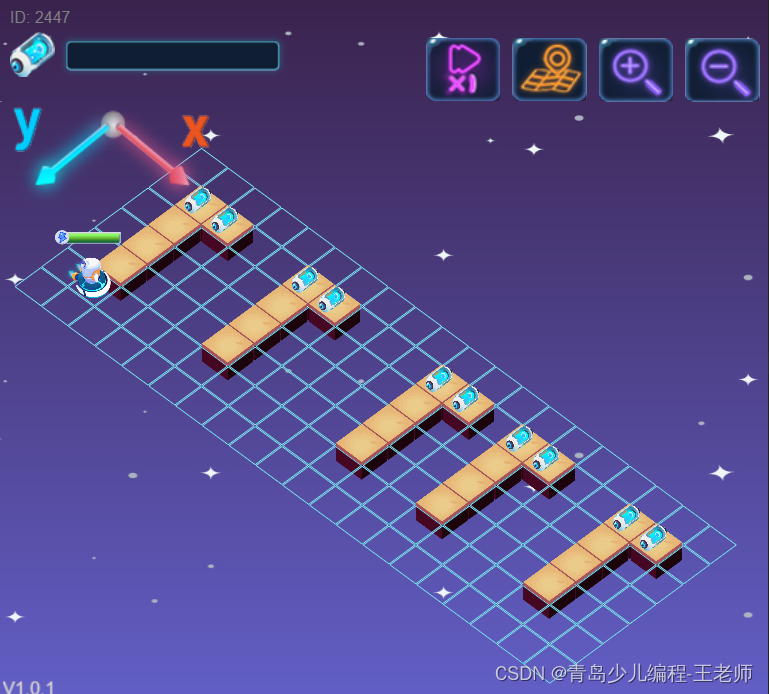The width and height of the screenshot is (769, 694).
Task: Zoom out with the minus magnifier
Action: click(722, 69)
